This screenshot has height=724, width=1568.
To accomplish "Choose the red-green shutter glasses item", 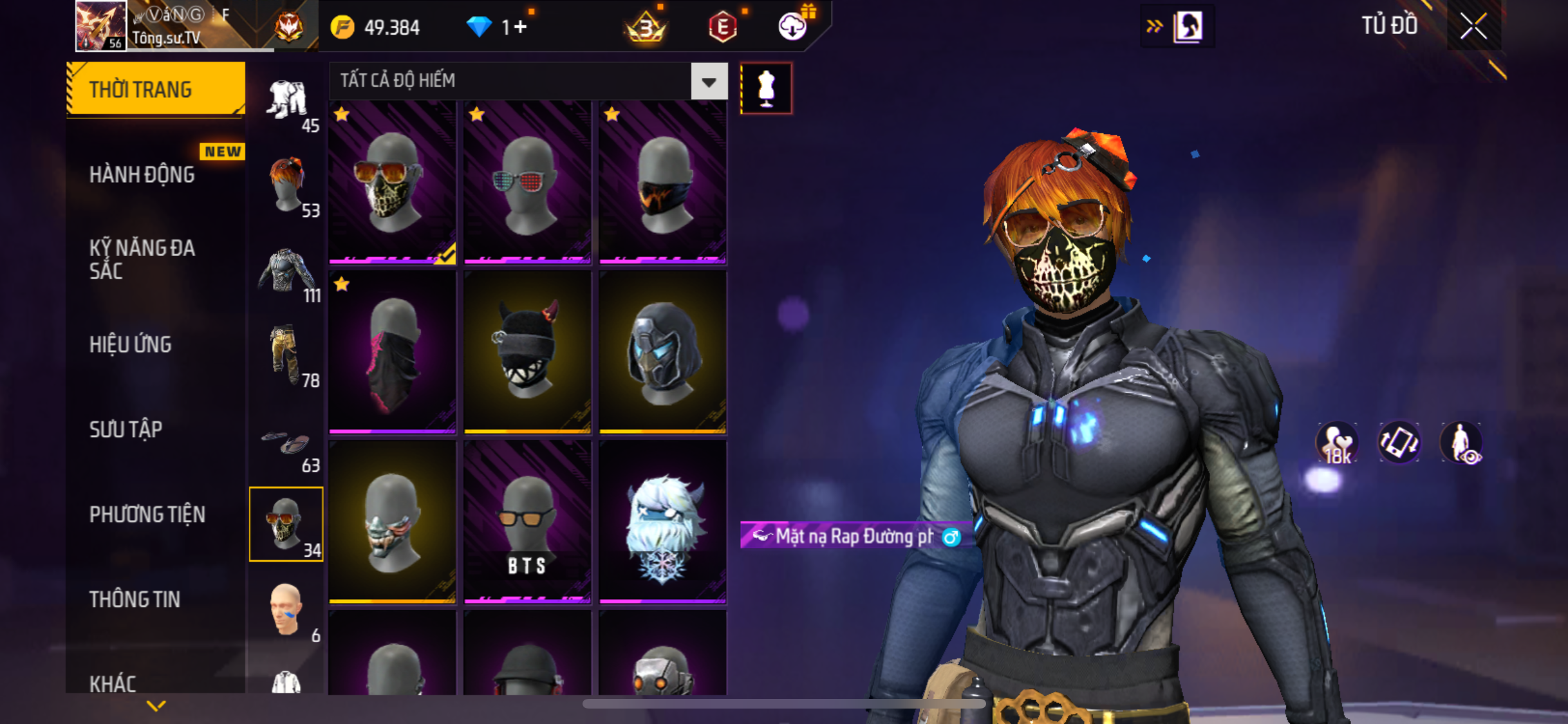I will tap(527, 183).
